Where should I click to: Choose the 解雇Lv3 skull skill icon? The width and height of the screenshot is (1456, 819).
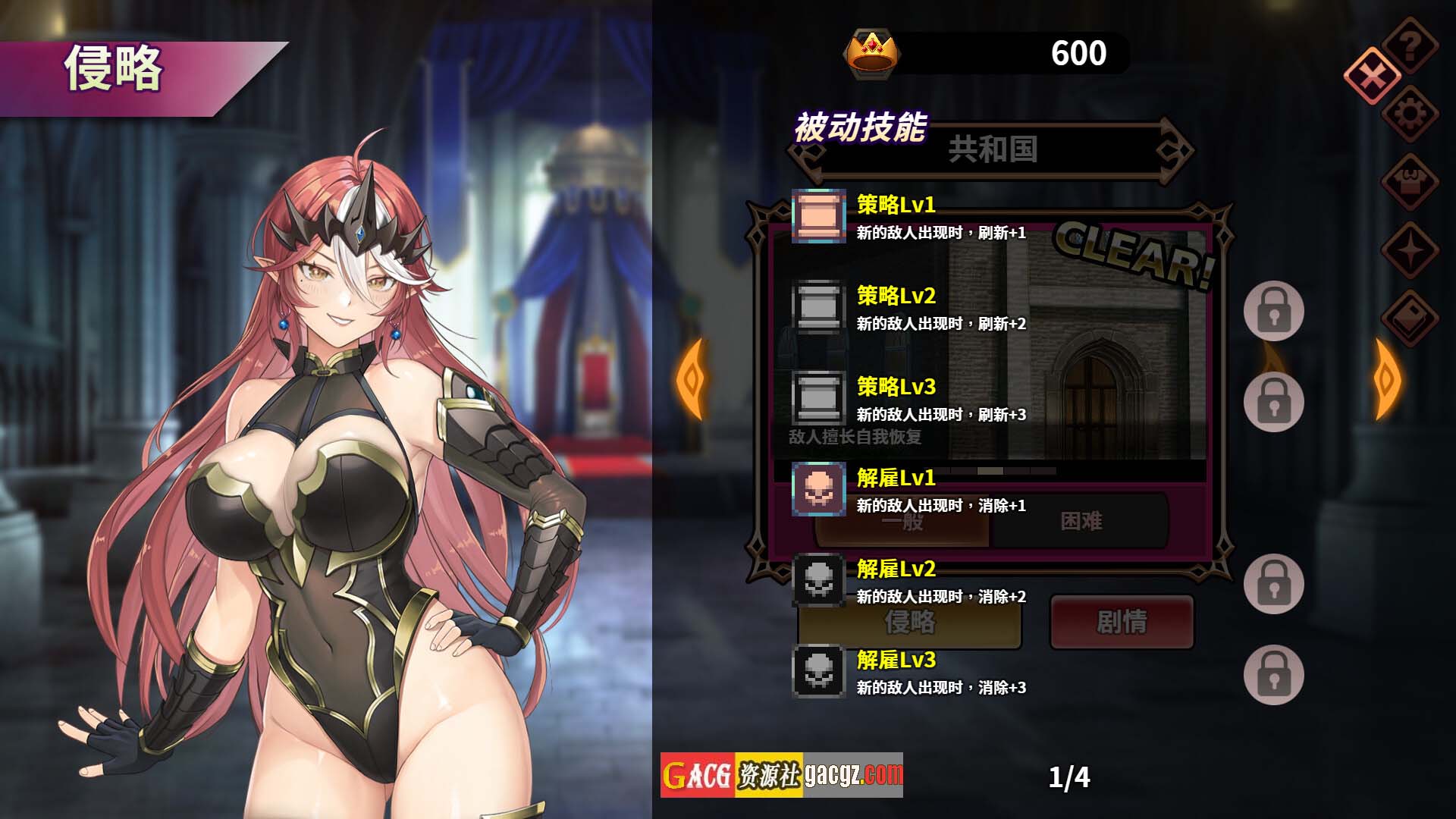(x=819, y=671)
